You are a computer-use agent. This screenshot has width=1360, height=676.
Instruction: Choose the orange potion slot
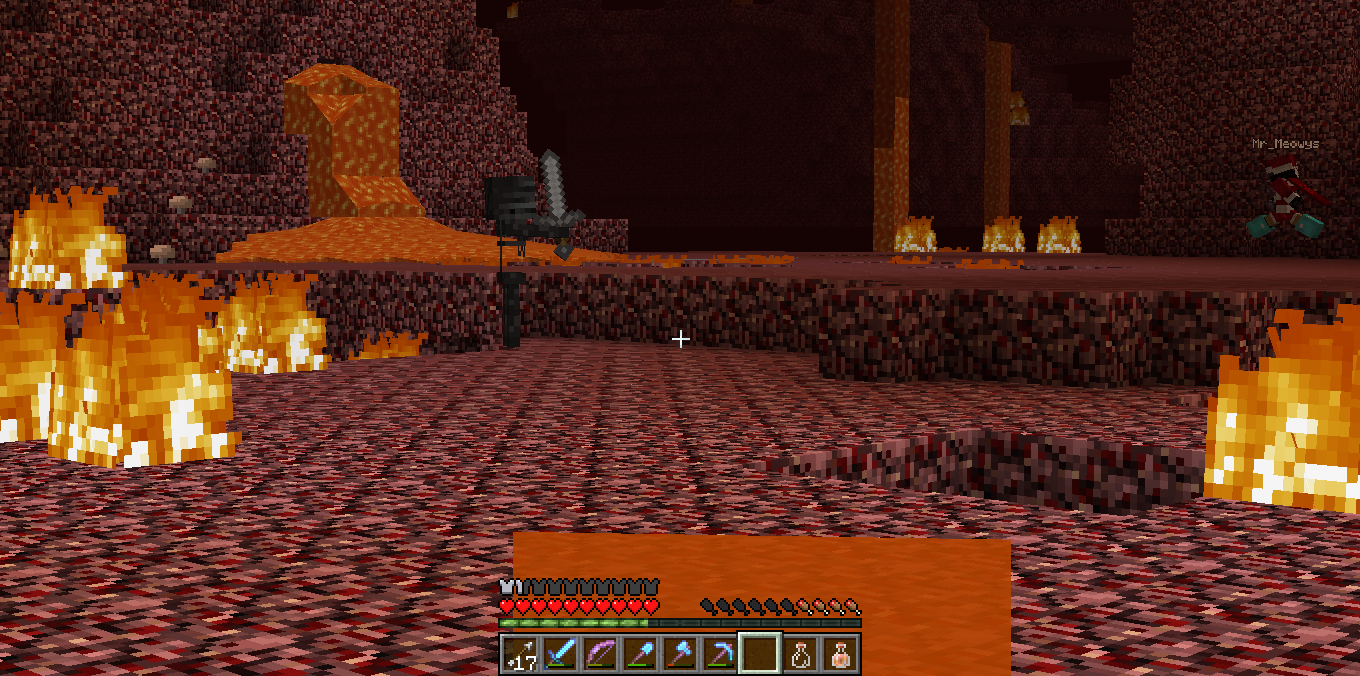tap(840, 654)
